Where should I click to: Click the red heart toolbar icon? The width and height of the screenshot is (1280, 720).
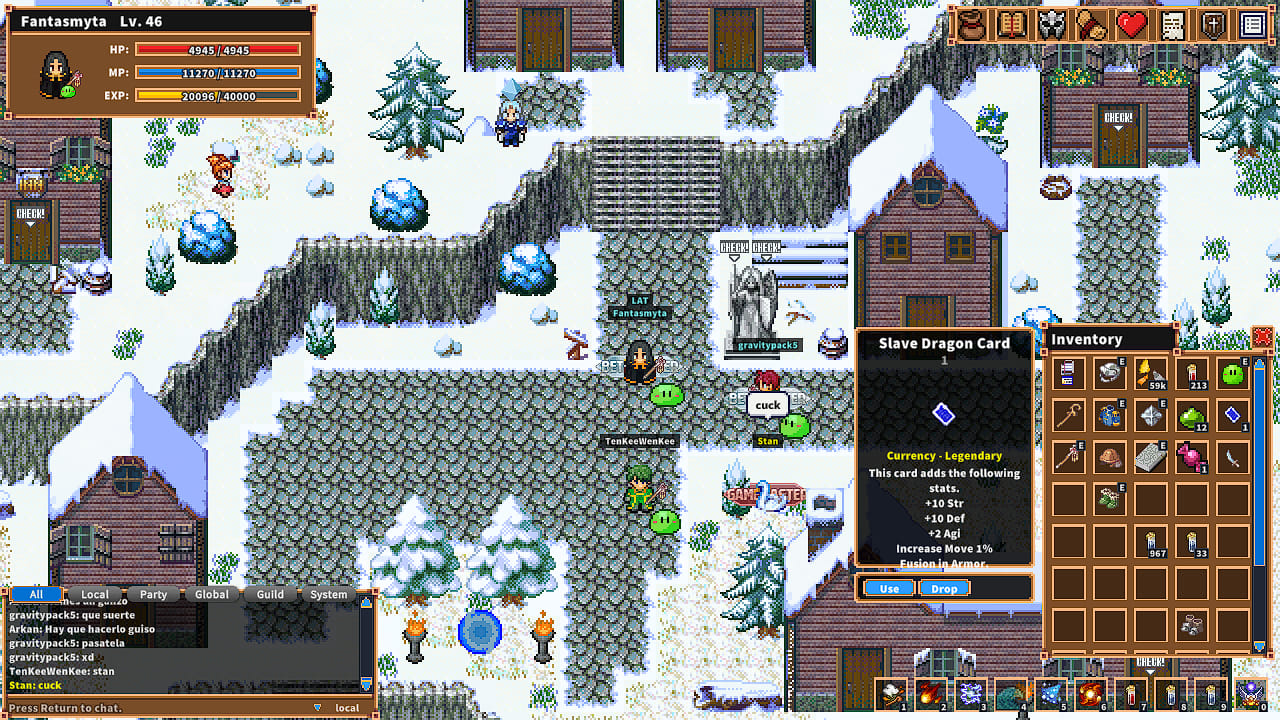click(x=1132, y=26)
